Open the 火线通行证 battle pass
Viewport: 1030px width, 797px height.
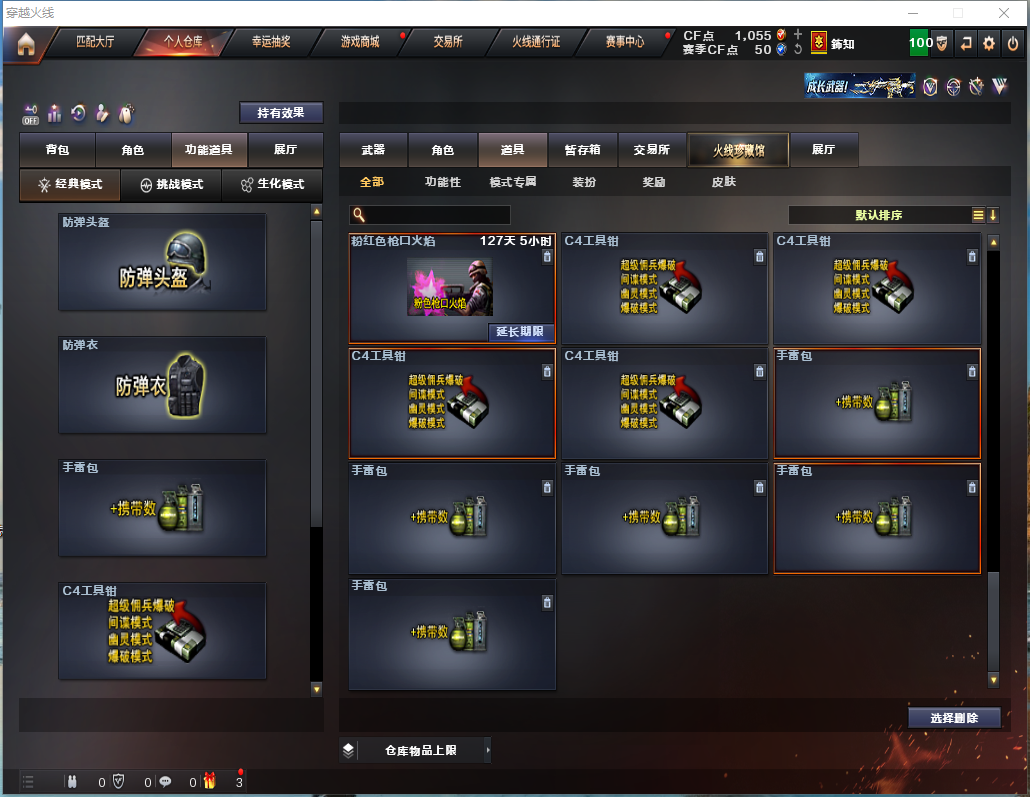[536, 42]
